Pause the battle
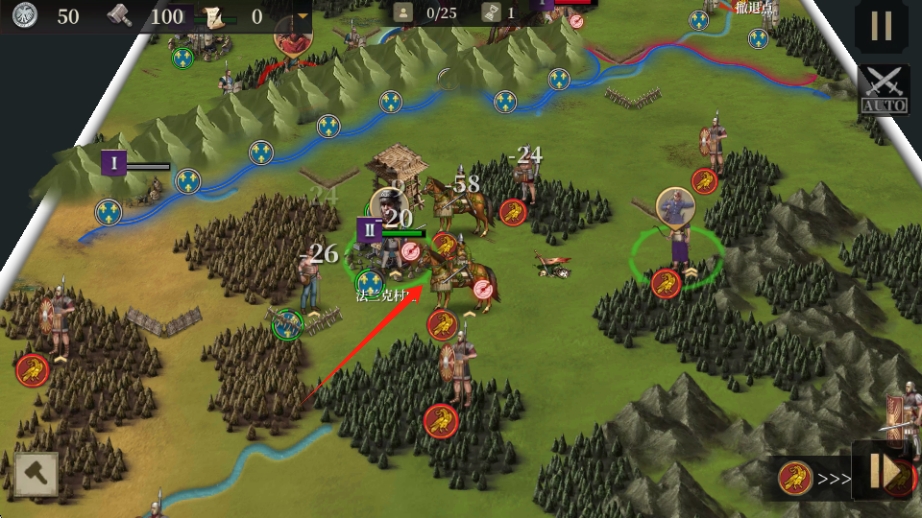922x518 pixels. coord(881,27)
